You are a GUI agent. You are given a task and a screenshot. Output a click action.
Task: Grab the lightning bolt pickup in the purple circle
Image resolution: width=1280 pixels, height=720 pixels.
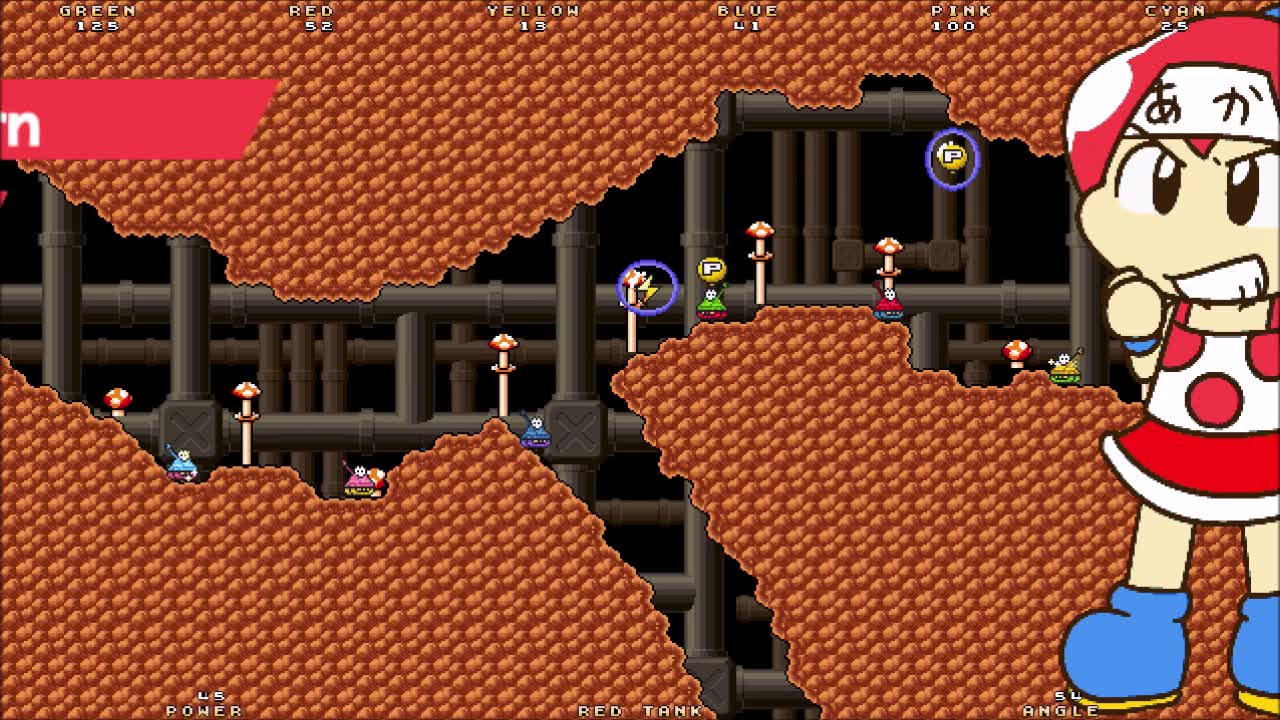click(645, 287)
